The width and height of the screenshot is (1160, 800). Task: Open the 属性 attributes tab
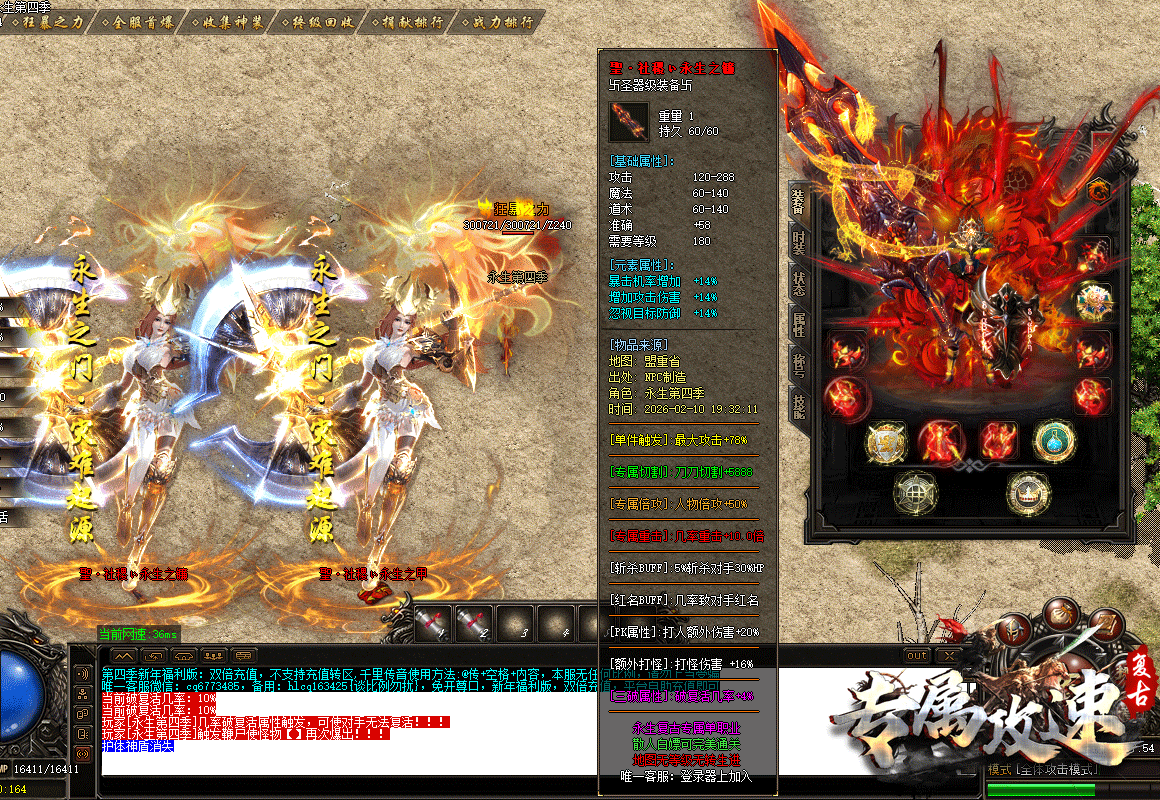coord(798,323)
